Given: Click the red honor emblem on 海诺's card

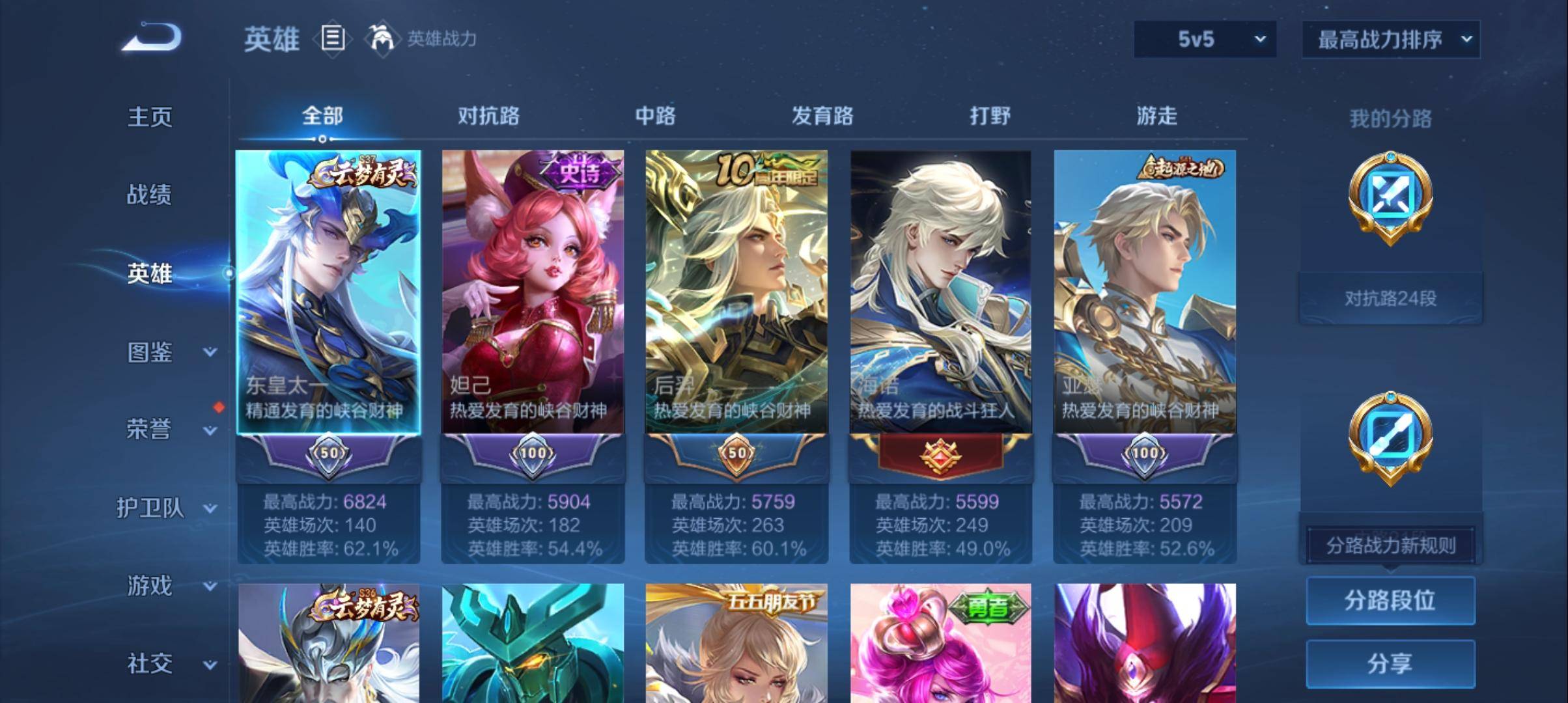Looking at the screenshot, I should click(x=943, y=456).
